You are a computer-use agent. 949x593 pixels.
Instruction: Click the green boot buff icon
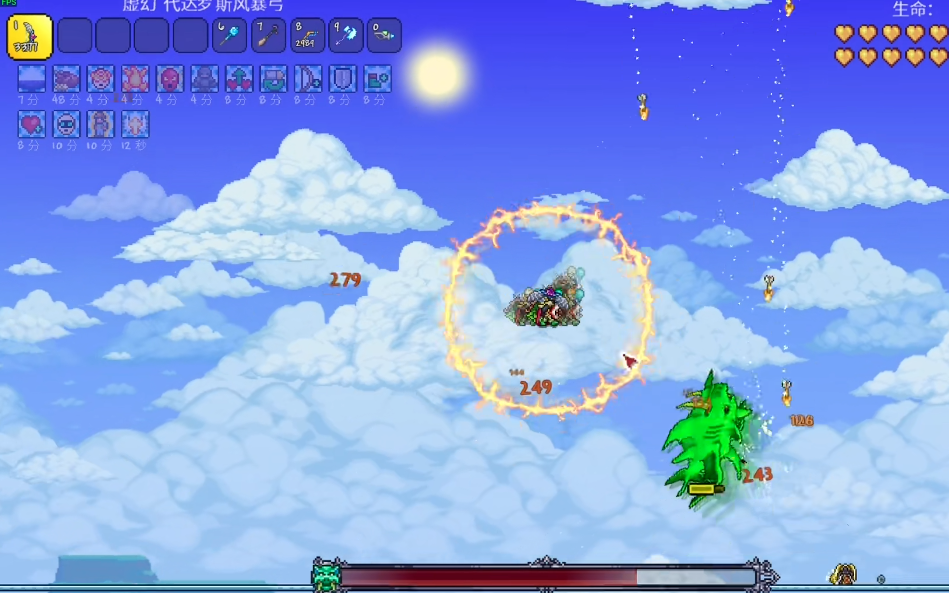tap(377, 79)
